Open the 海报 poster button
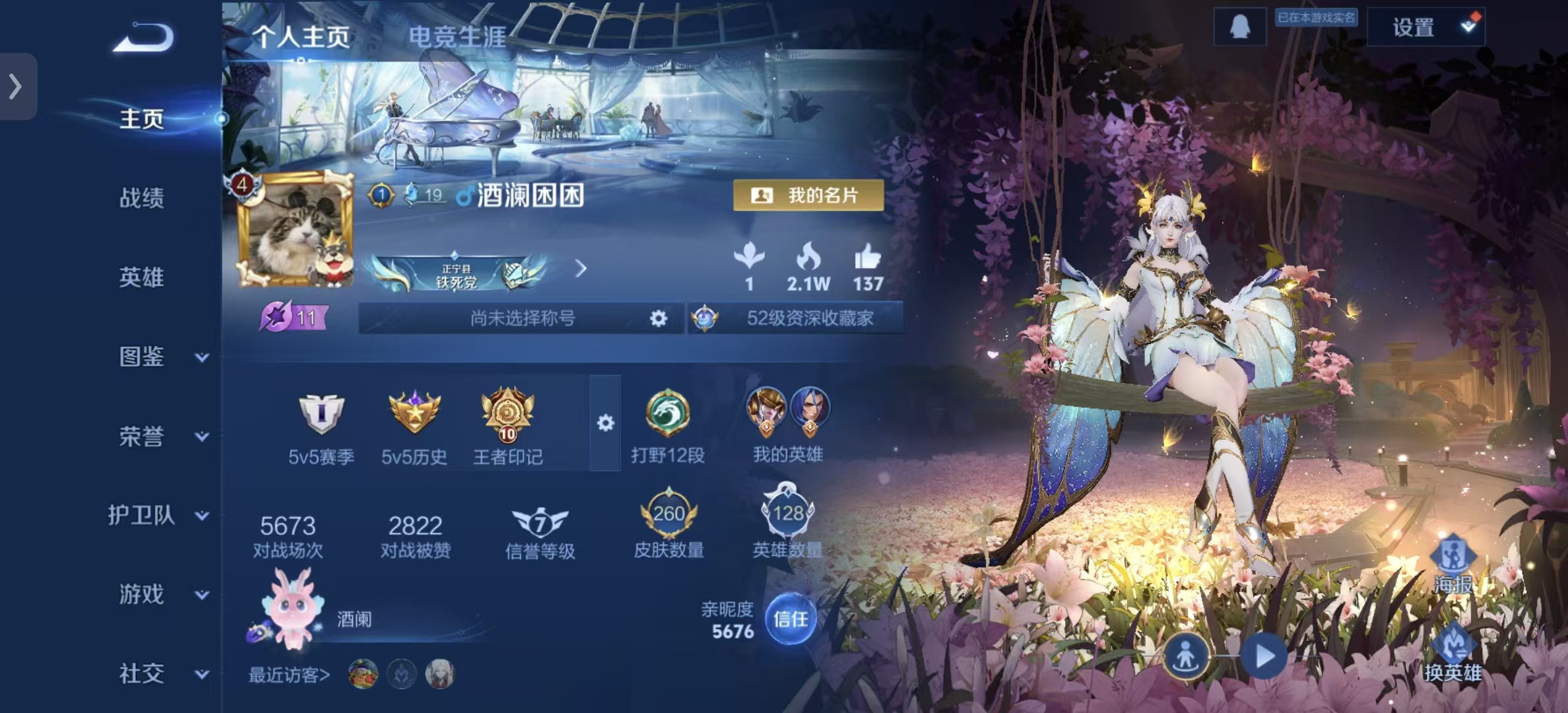The width and height of the screenshot is (1568, 713). click(1453, 565)
